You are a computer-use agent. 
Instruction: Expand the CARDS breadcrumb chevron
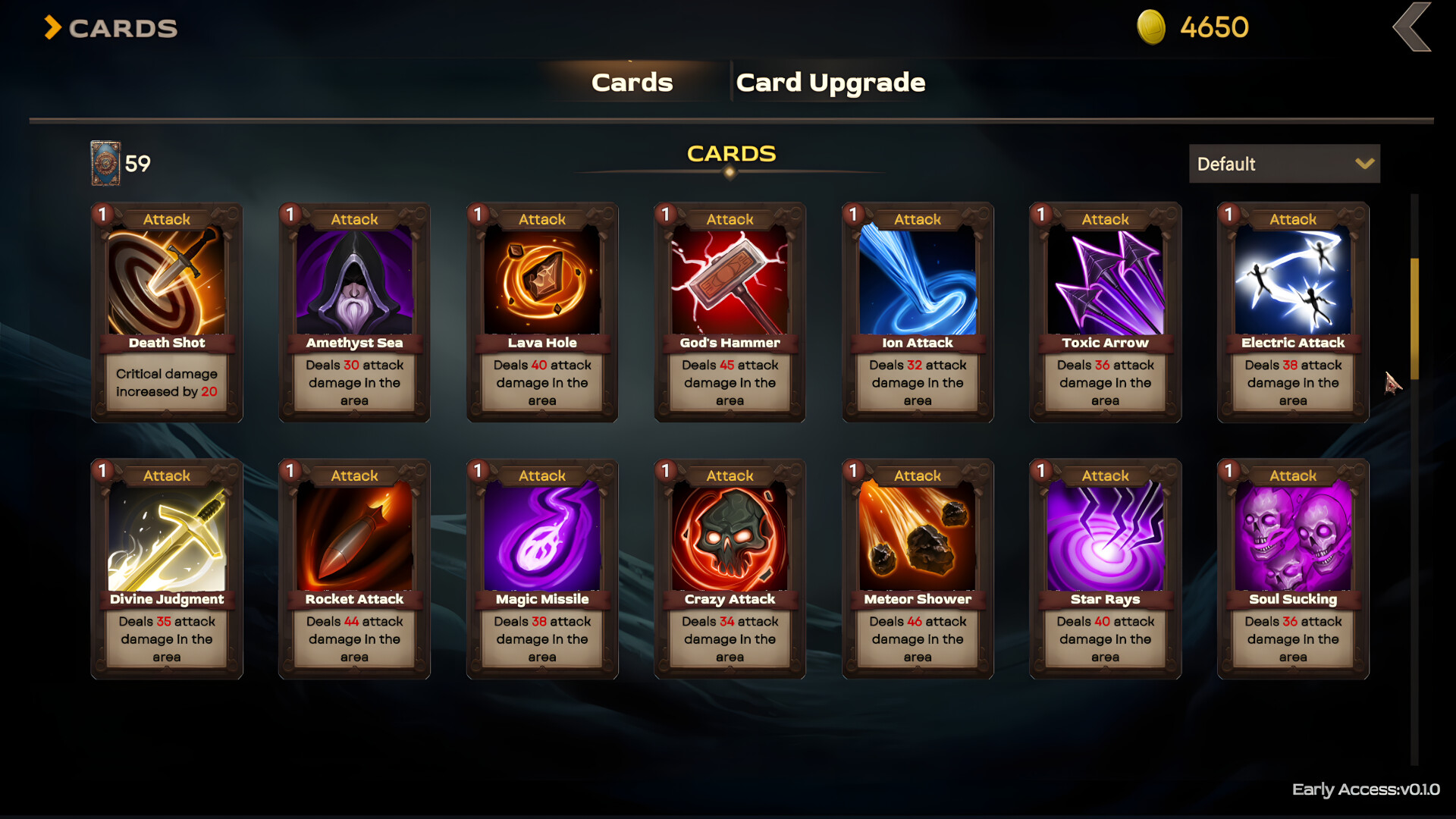coord(50,27)
